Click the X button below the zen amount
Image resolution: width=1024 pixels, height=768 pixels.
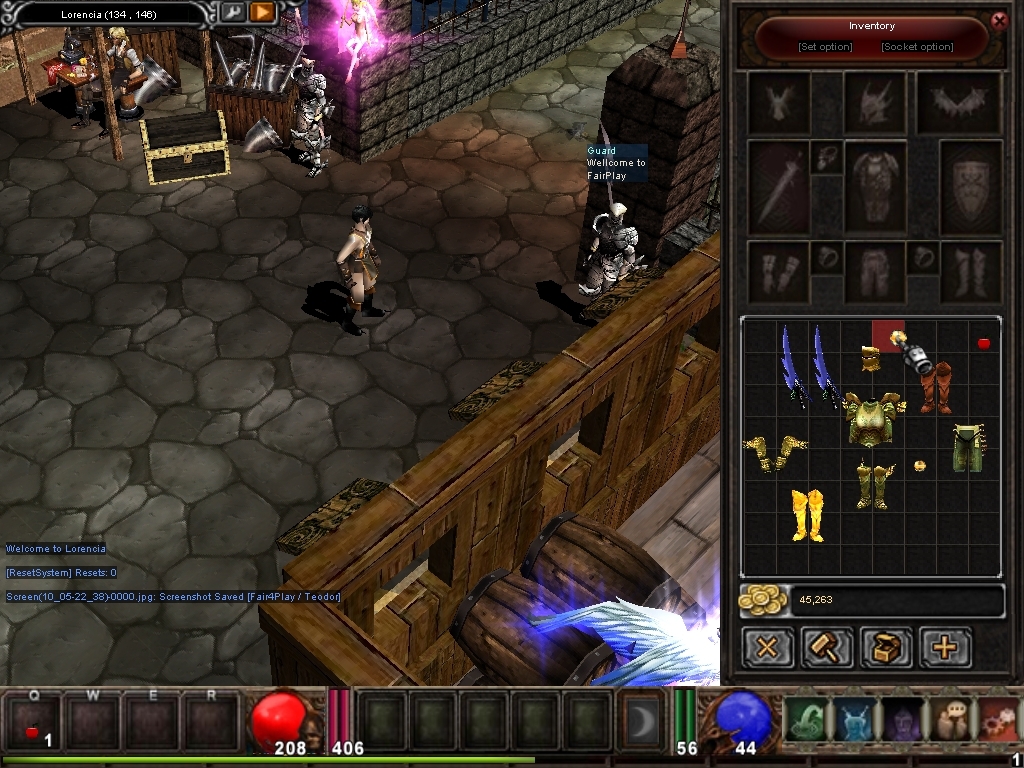(x=767, y=647)
